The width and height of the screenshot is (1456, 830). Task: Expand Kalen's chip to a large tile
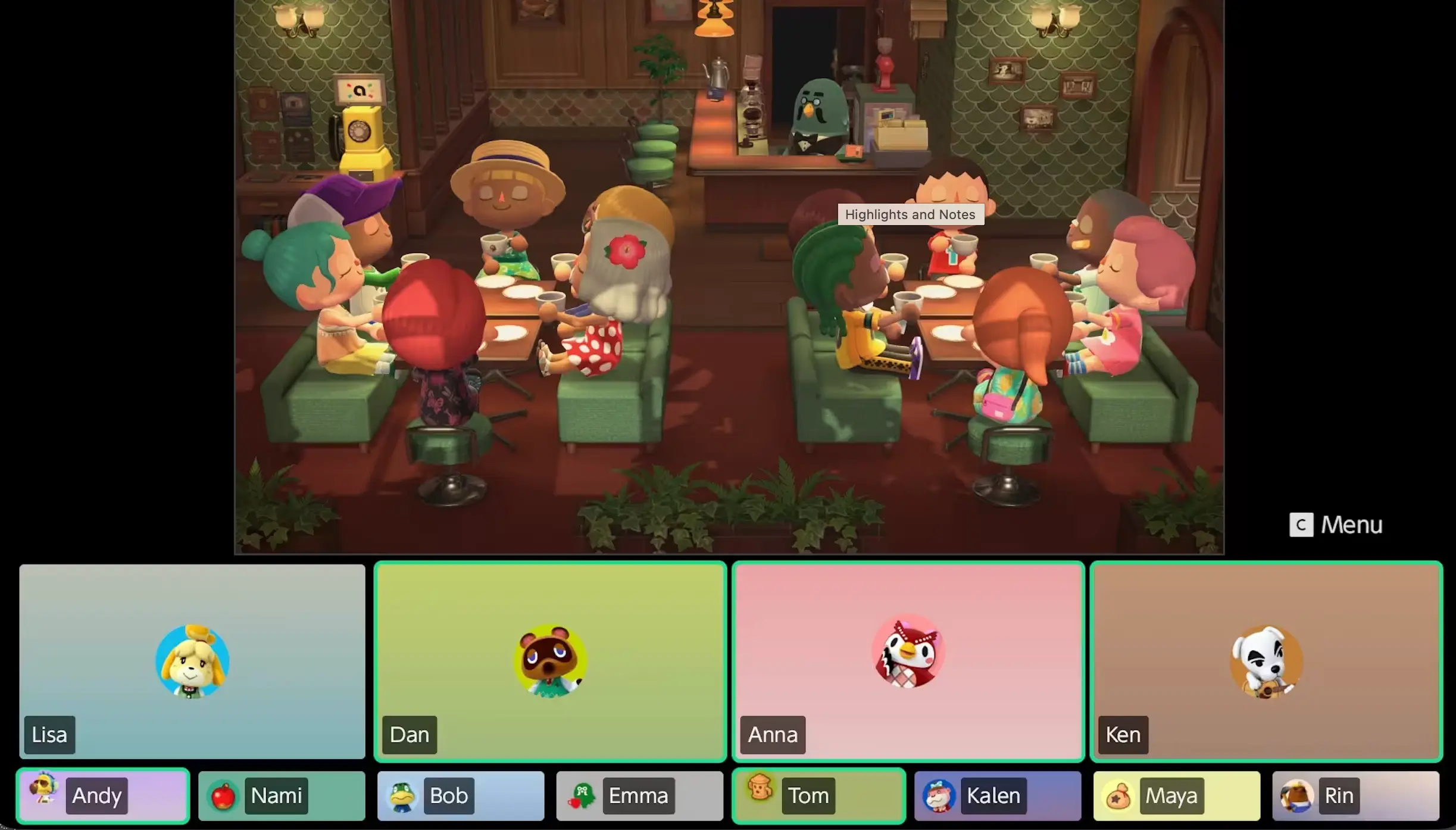click(x=998, y=795)
